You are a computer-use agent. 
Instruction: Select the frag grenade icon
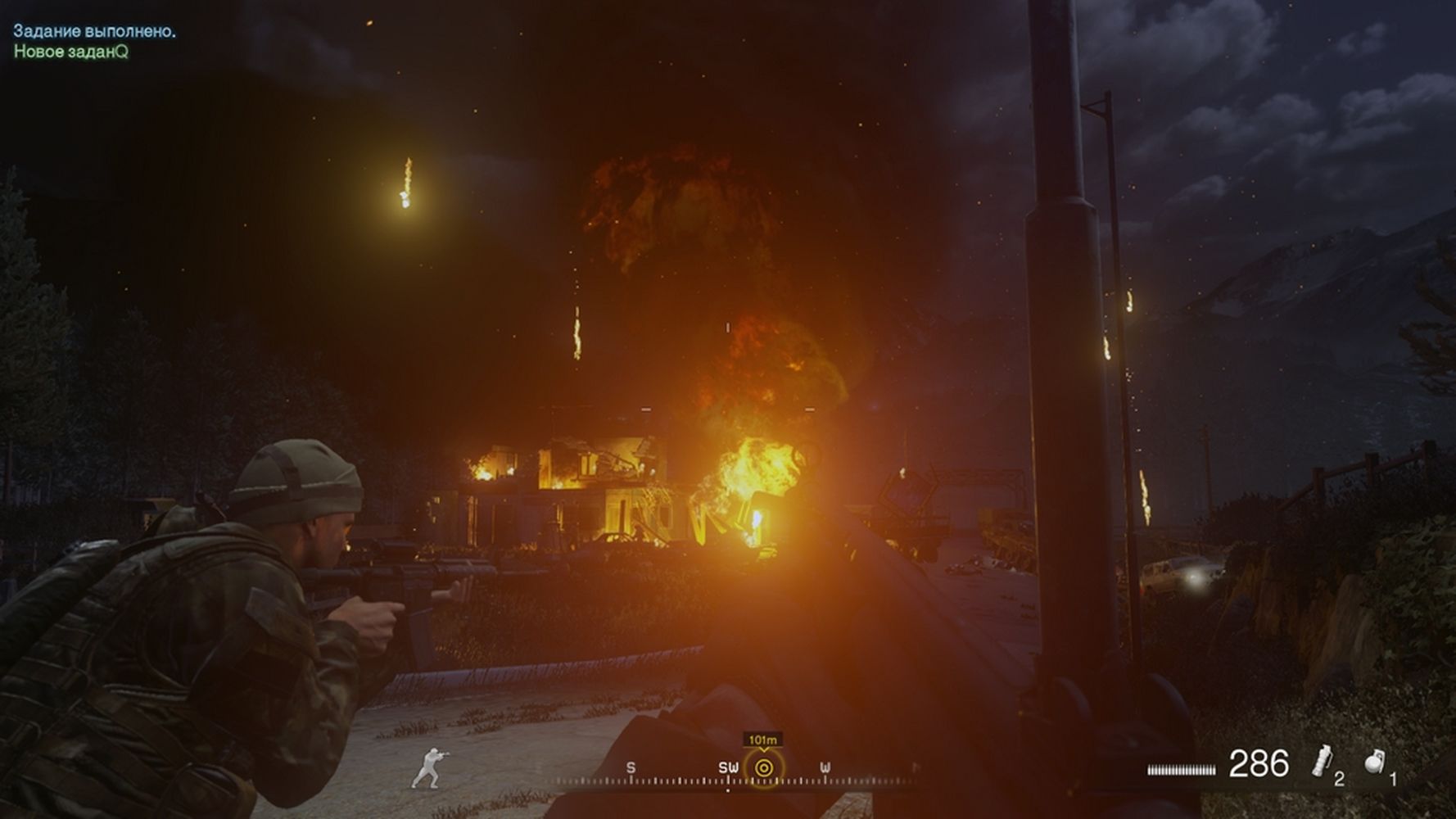(x=1374, y=762)
